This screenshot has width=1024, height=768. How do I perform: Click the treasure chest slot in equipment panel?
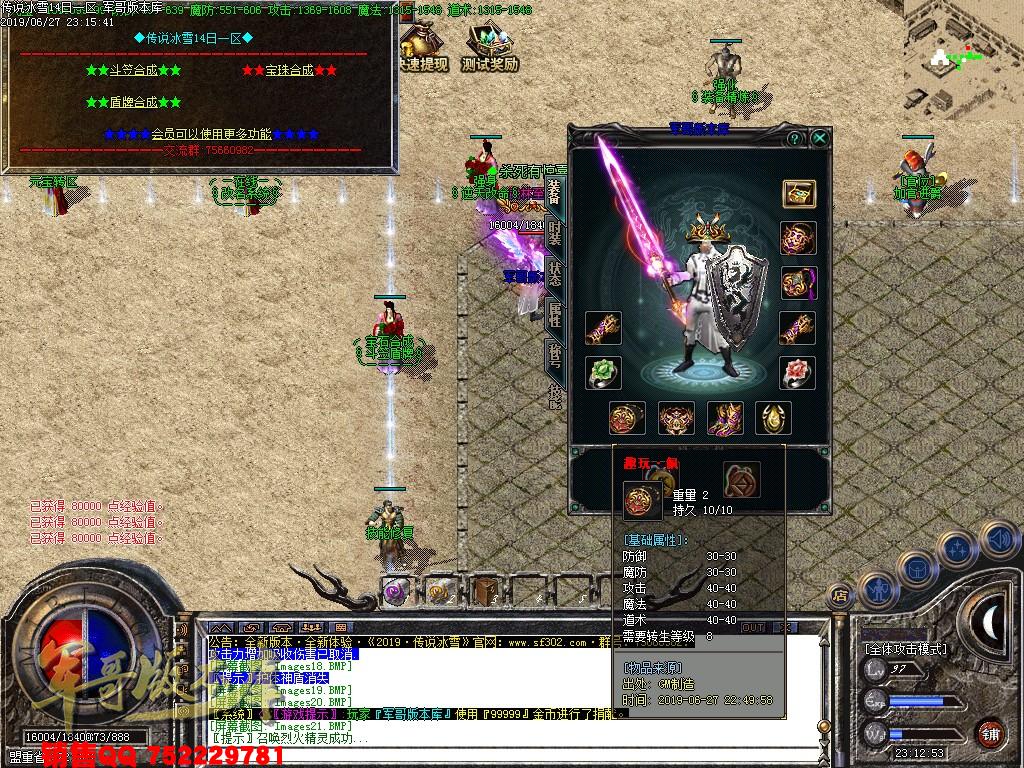(x=797, y=193)
